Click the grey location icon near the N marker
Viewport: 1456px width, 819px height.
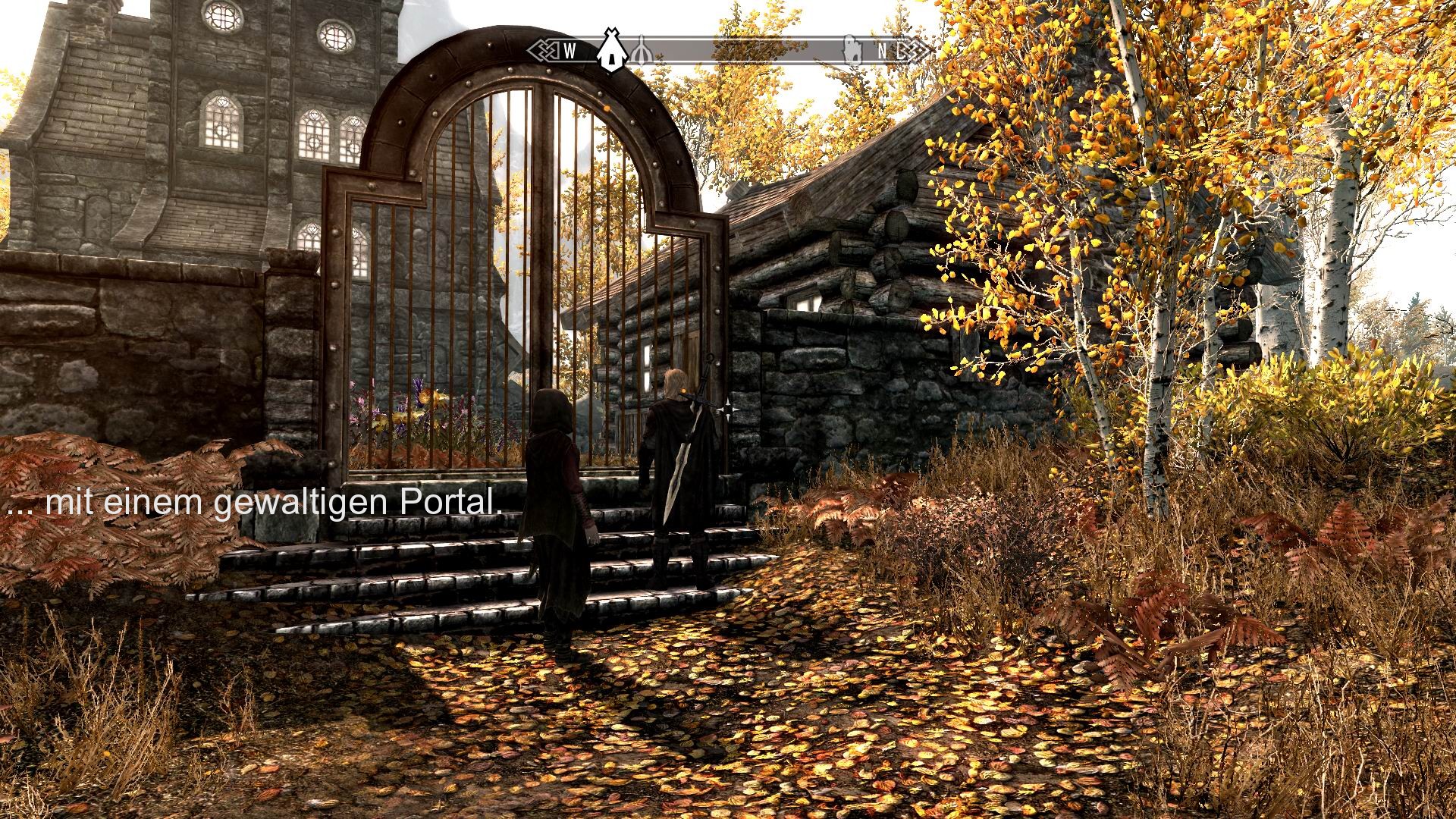point(851,49)
